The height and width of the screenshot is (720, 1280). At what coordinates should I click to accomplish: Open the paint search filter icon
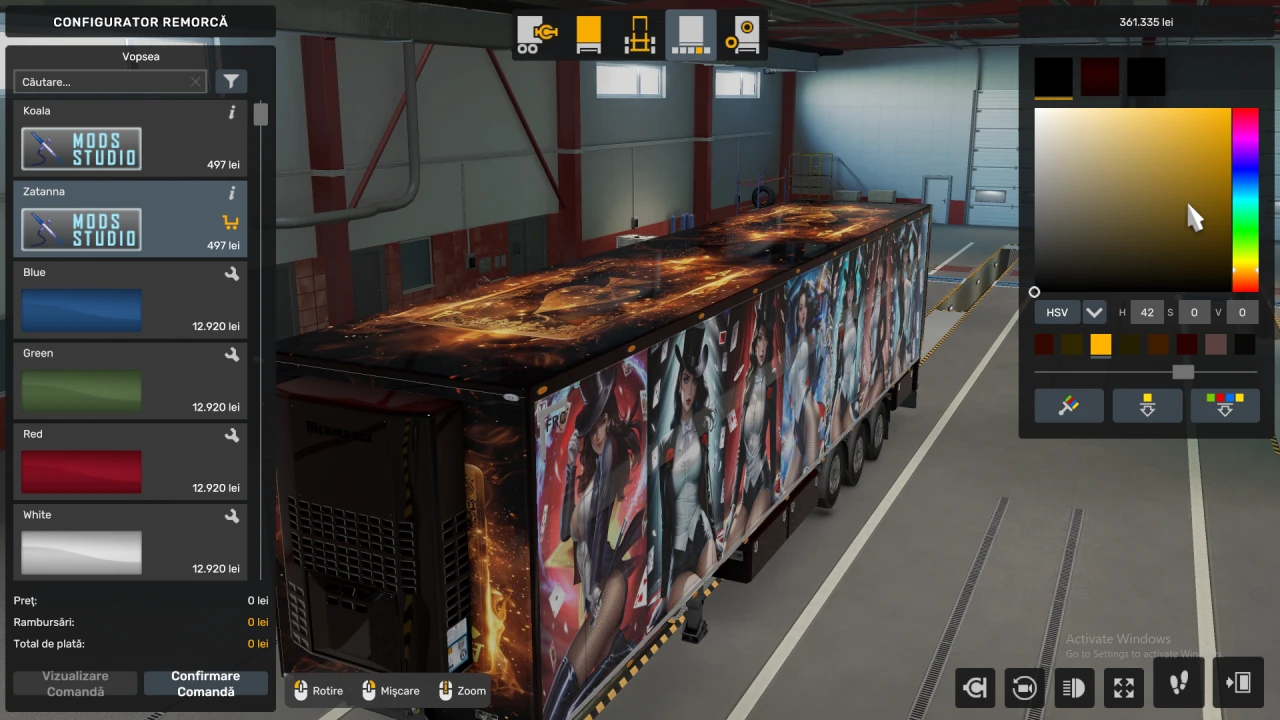click(231, 81)
